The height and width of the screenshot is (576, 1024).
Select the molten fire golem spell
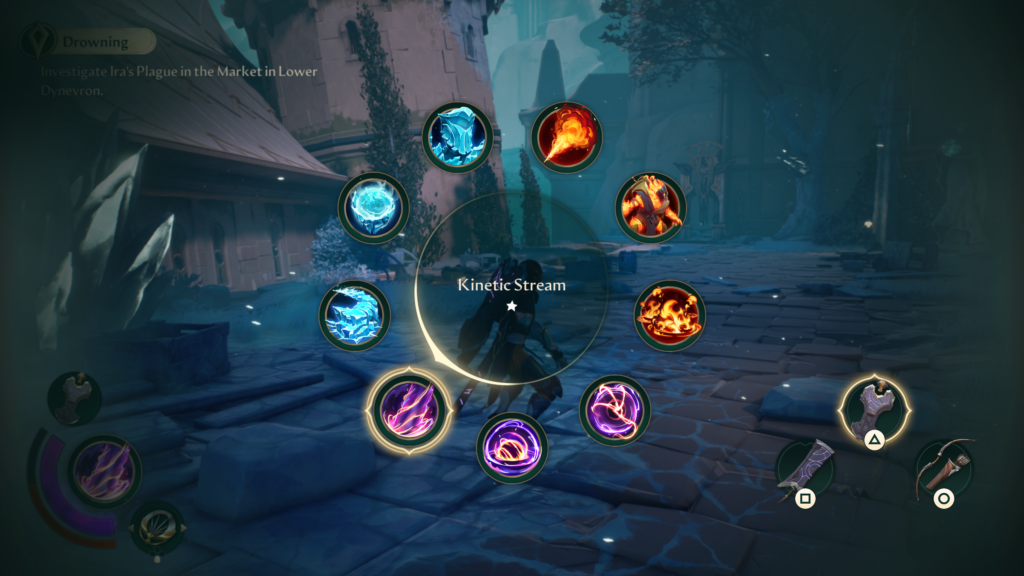[649, 207]
